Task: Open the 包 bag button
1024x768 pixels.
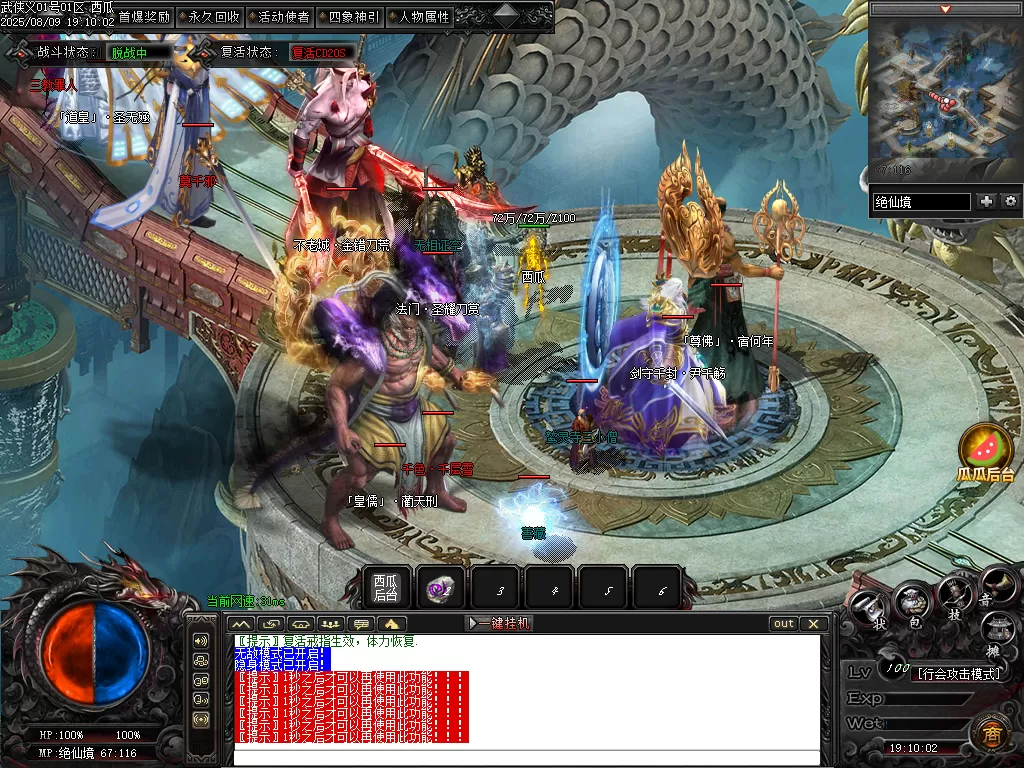Action: (x=912, y=601)
